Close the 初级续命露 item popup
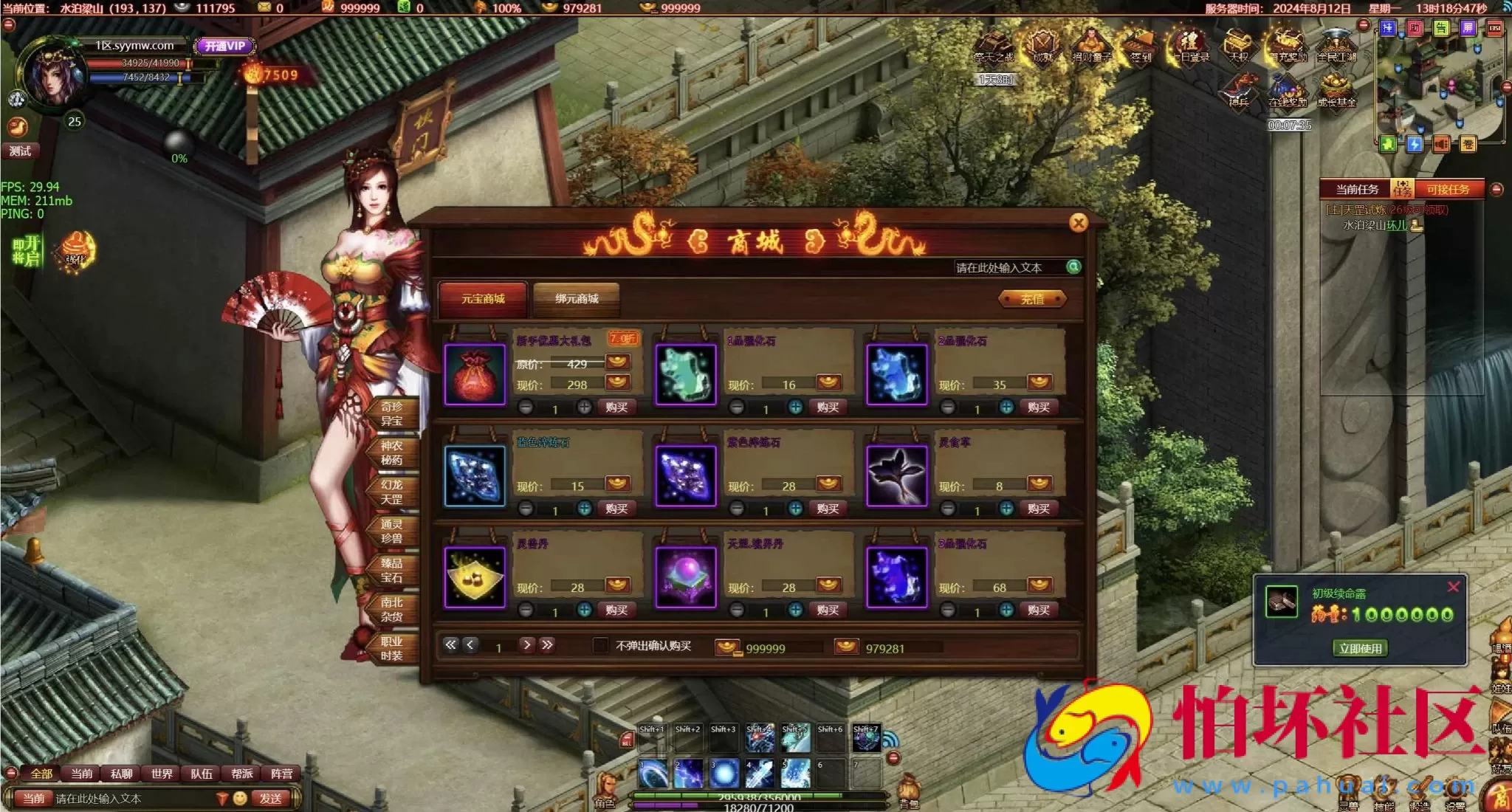This screenshot has height=812, width=1512. [1453, 588]
